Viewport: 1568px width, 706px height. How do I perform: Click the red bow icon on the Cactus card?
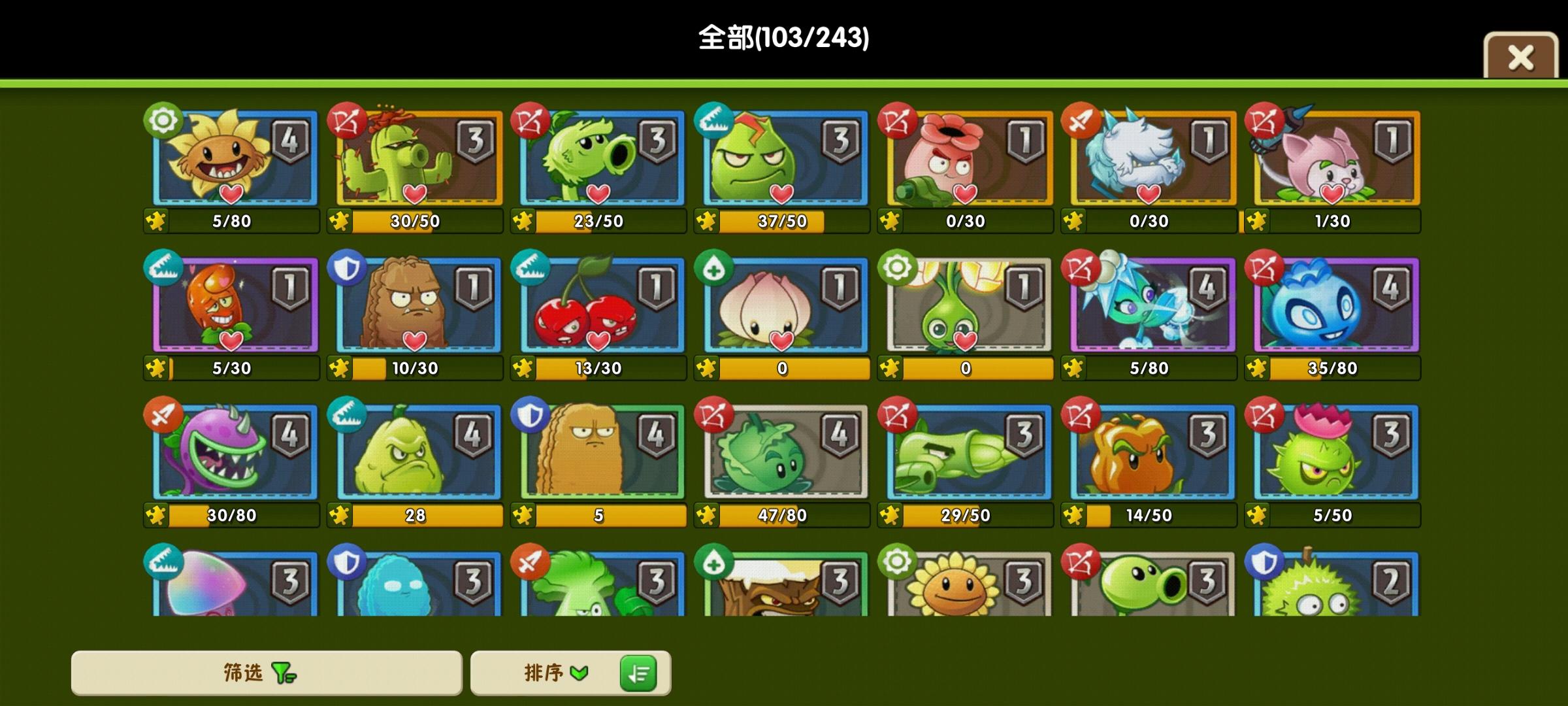pos(346,120)
